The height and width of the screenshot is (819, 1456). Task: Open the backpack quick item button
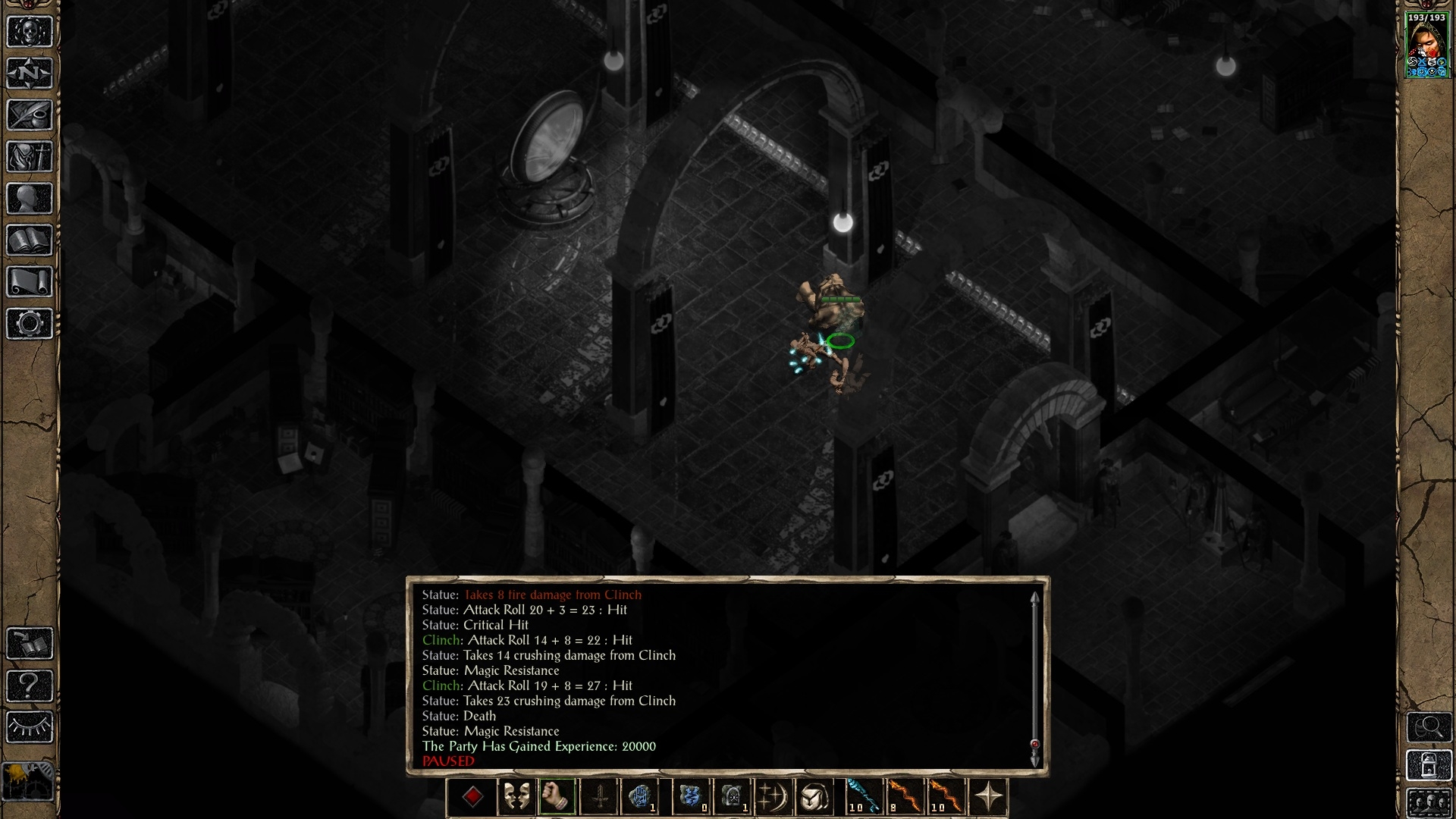(x=814, y=797)
